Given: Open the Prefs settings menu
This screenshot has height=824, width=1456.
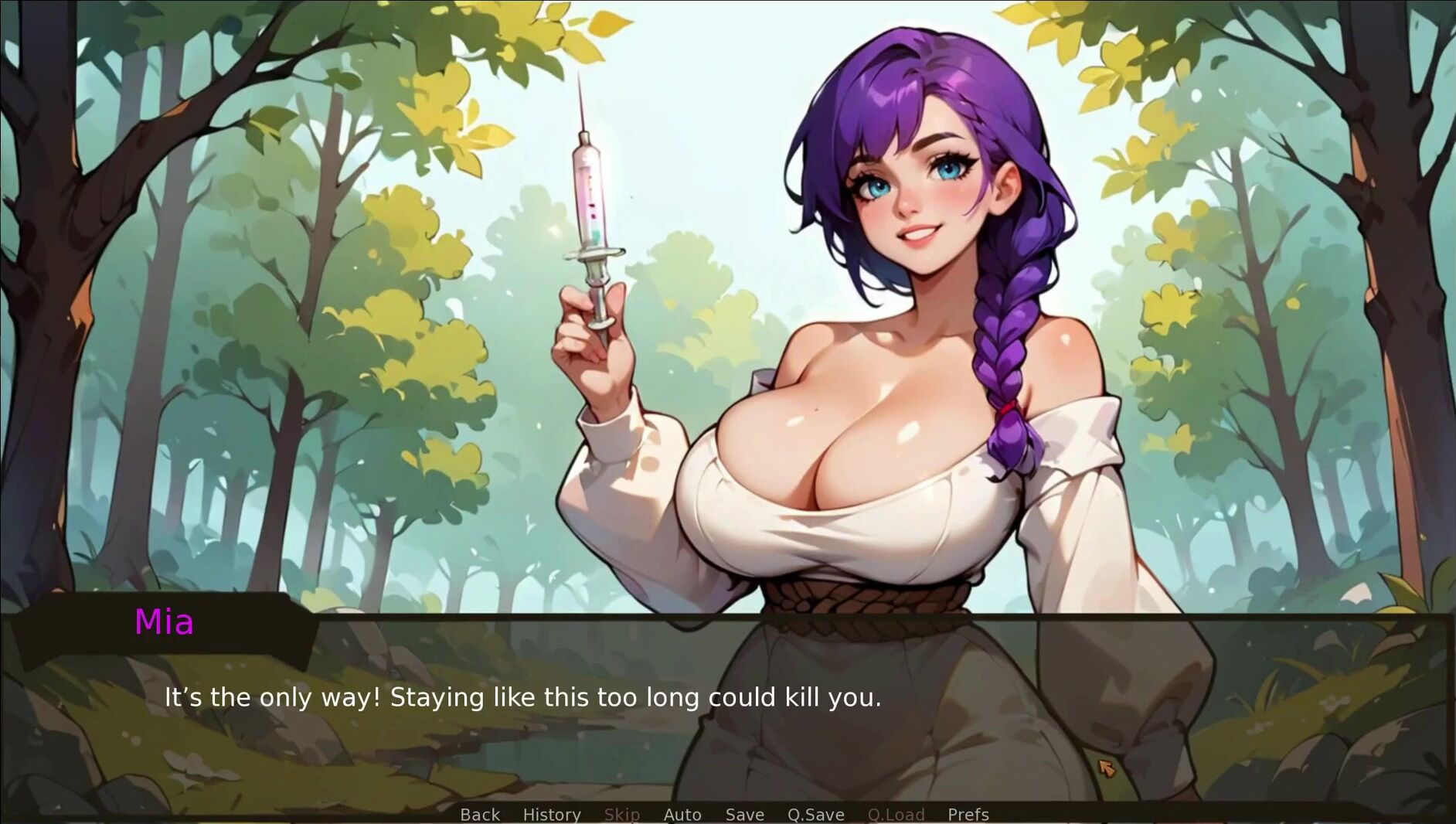Looking at the screenshot, I should click(x=968, y=815).
